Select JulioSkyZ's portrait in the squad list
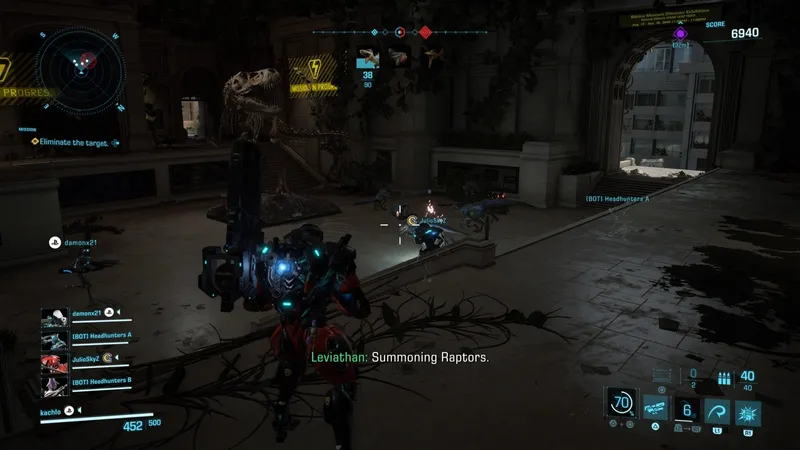 [x=54, y=360]
